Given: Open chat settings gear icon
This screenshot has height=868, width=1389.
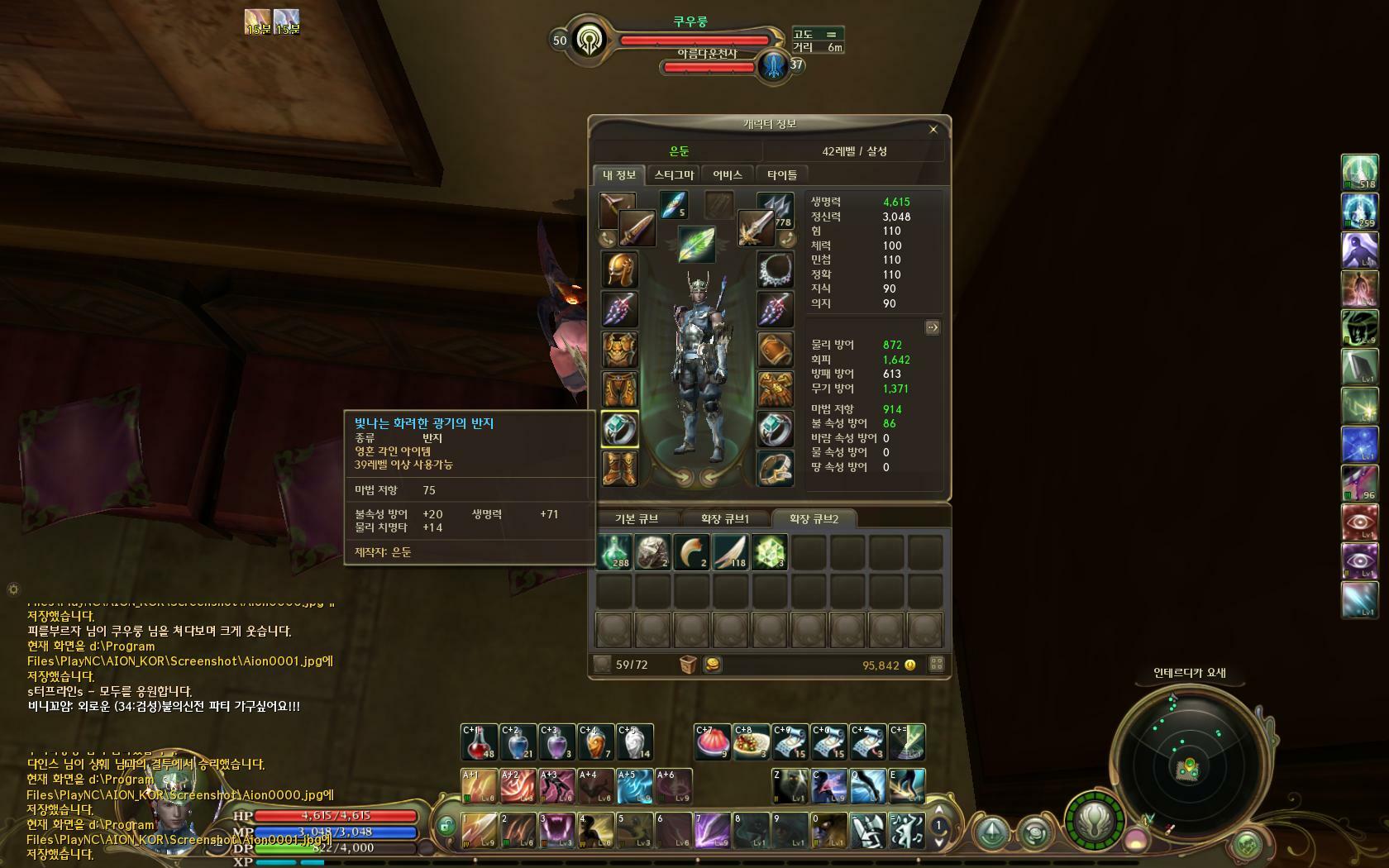Looking at the screenshot, I should click(13, 589).
